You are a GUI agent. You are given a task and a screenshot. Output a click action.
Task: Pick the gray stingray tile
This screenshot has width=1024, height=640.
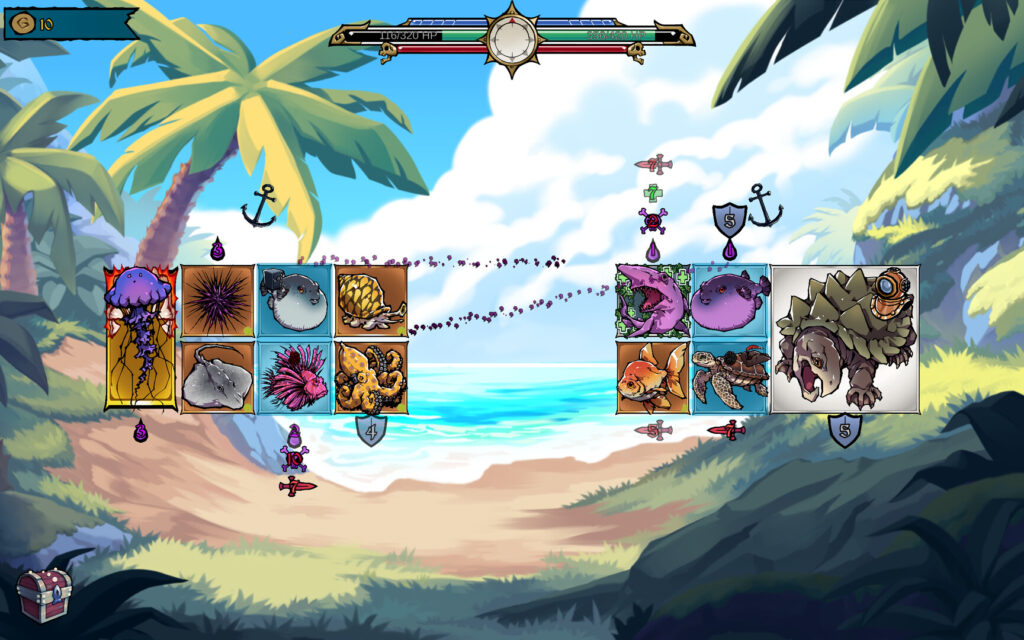pos(218,376)
